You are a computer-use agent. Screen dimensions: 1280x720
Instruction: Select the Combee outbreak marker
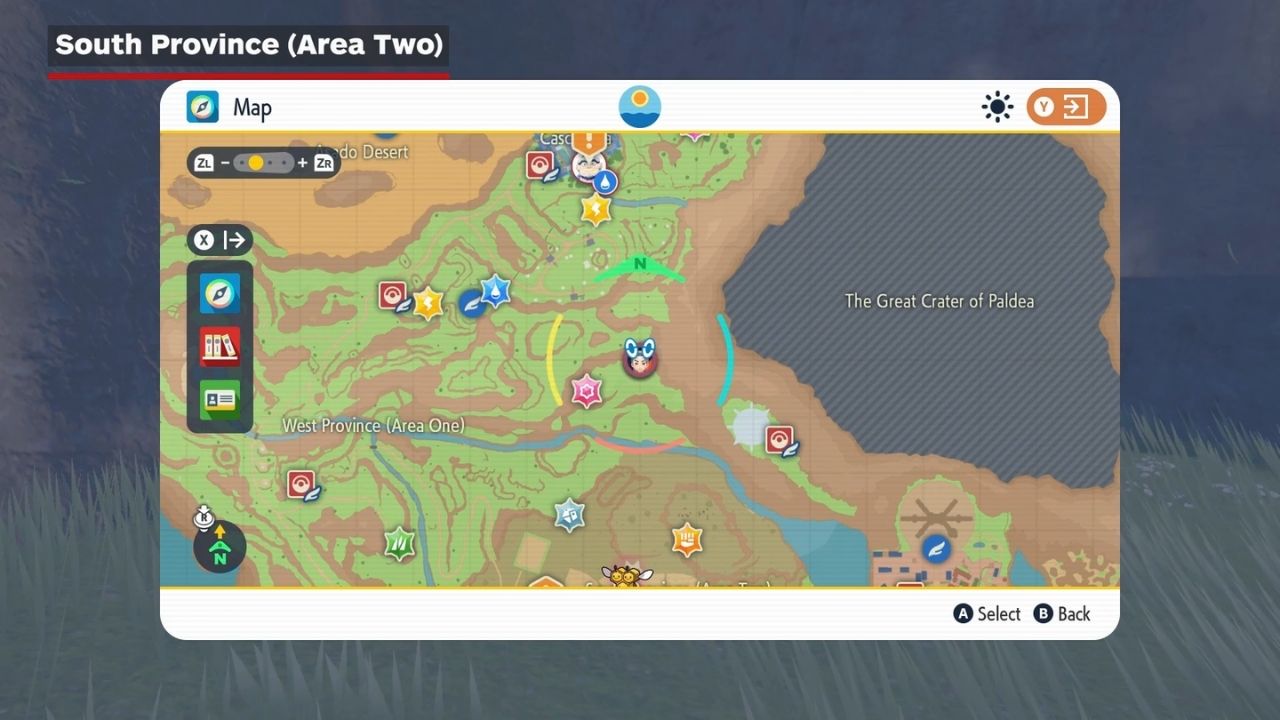pos(626,575)
